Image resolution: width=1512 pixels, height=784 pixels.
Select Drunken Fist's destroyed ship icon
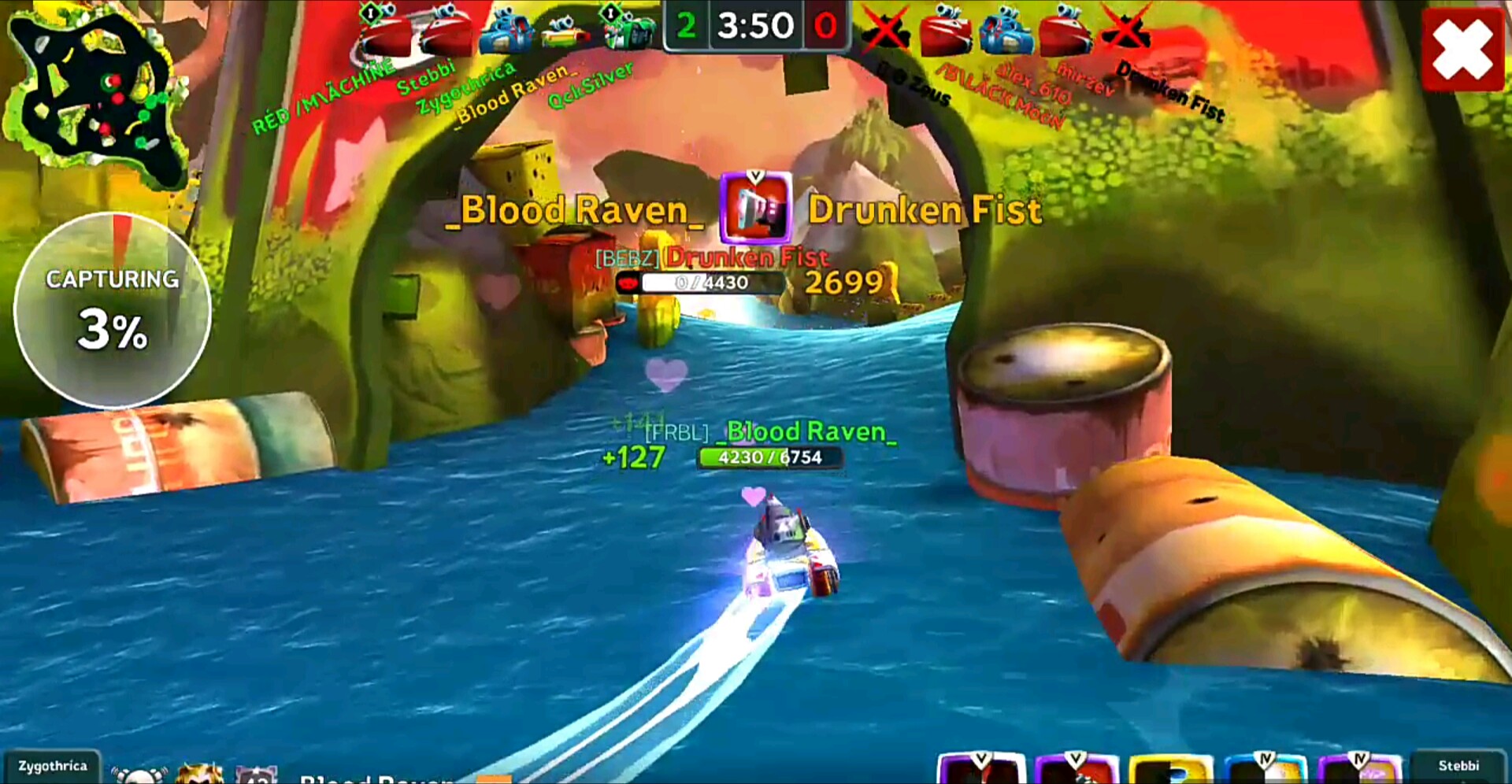click(1125, 31)
